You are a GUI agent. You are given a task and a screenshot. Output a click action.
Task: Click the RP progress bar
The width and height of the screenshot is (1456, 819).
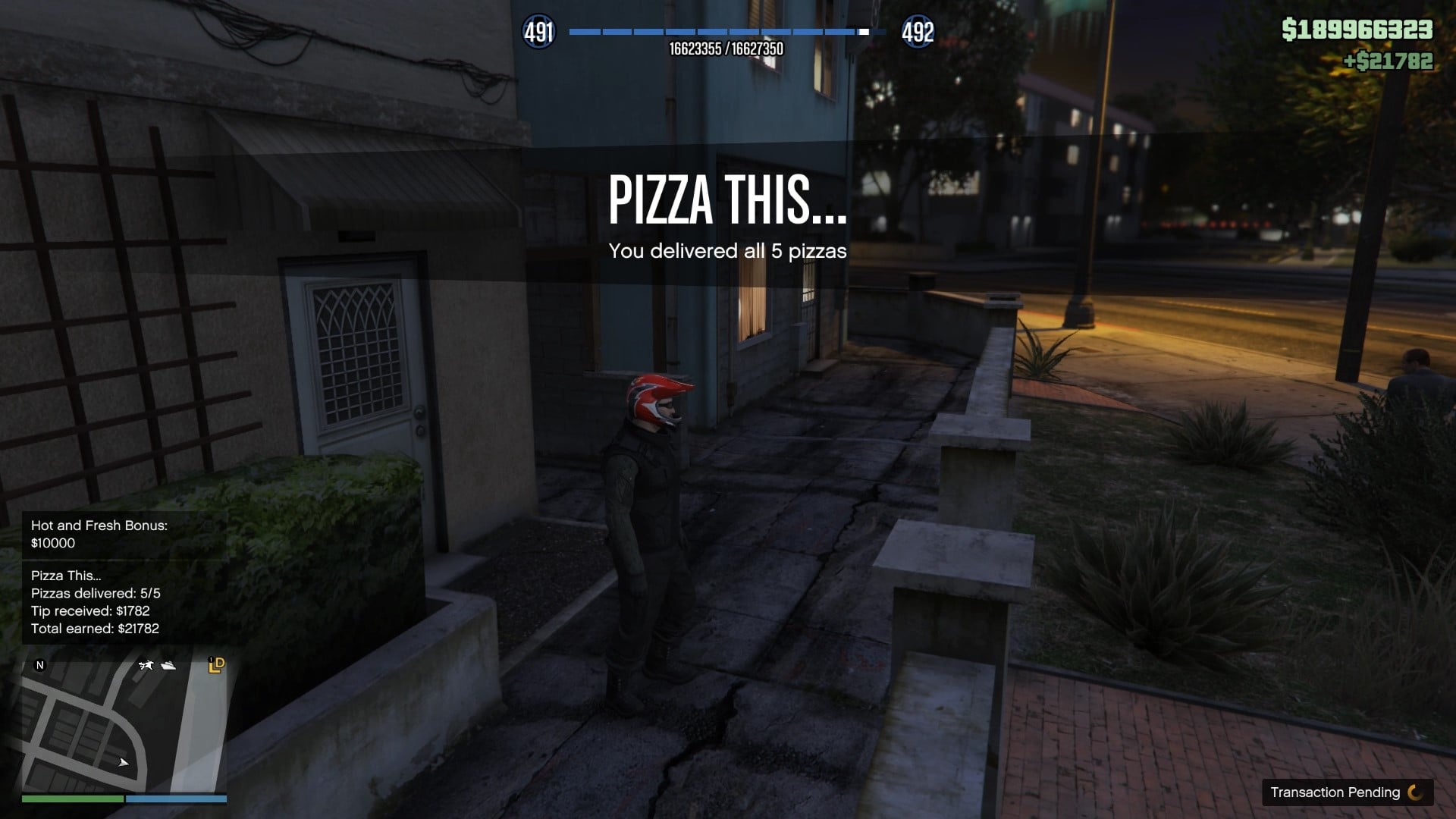coord(728,32)
